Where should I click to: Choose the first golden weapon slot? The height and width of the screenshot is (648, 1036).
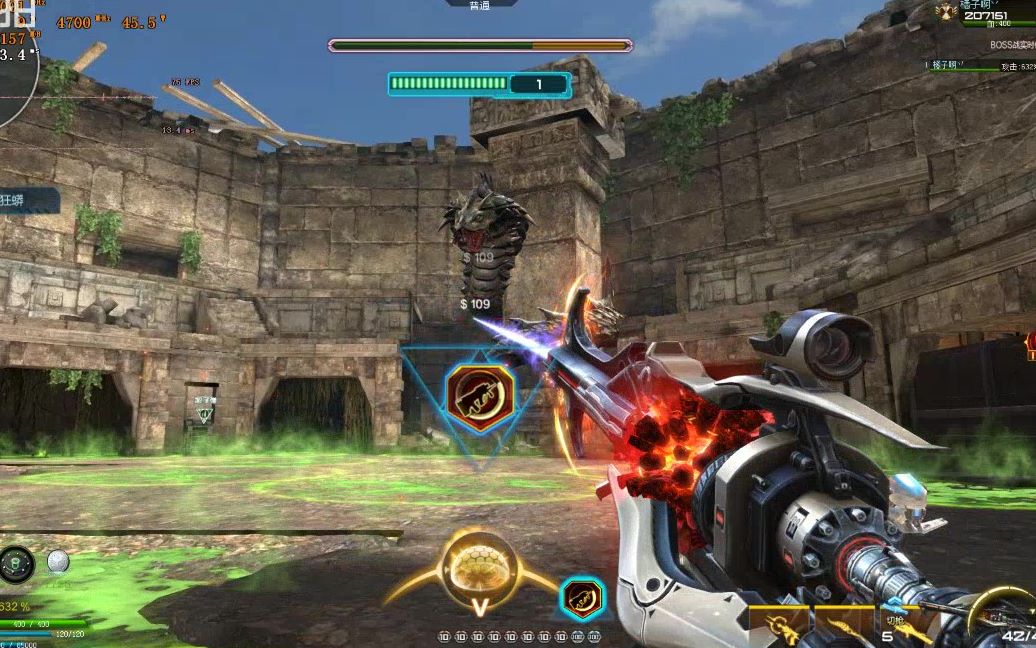[x=778, y=624]
